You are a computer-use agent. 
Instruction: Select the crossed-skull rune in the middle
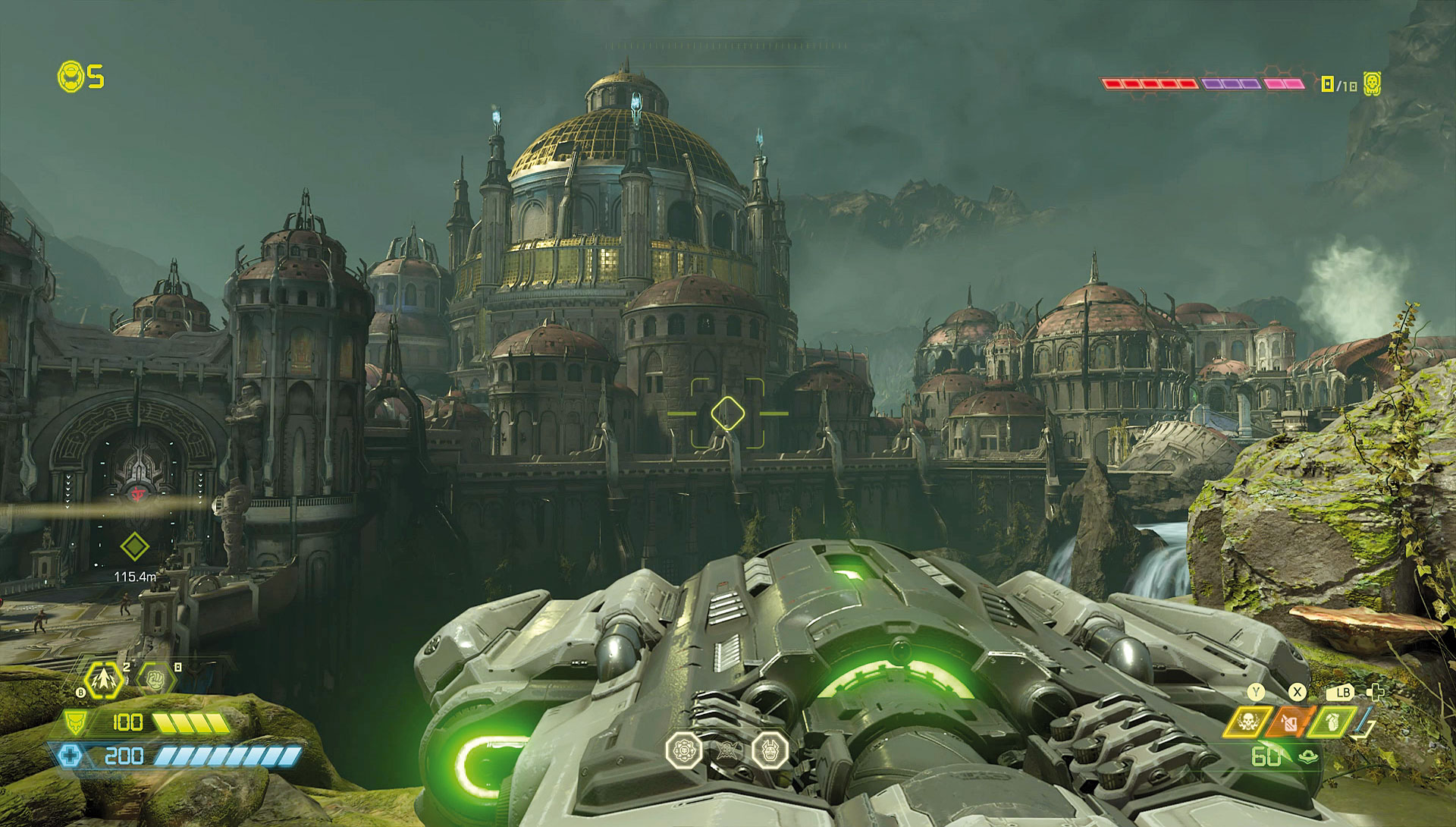(x=726, y=750)
